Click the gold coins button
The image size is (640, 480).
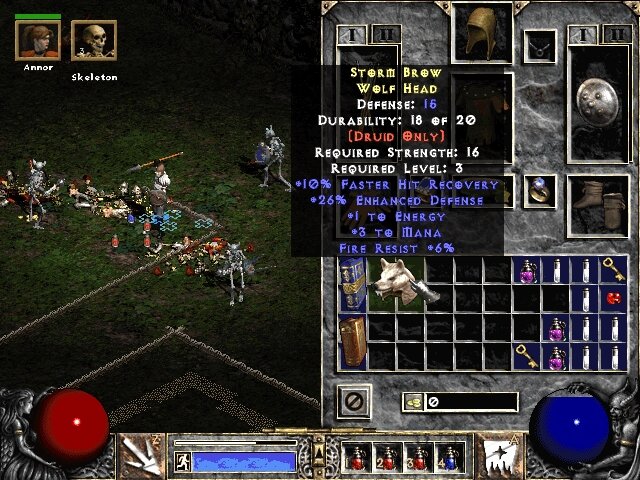[x=412, y=402]
